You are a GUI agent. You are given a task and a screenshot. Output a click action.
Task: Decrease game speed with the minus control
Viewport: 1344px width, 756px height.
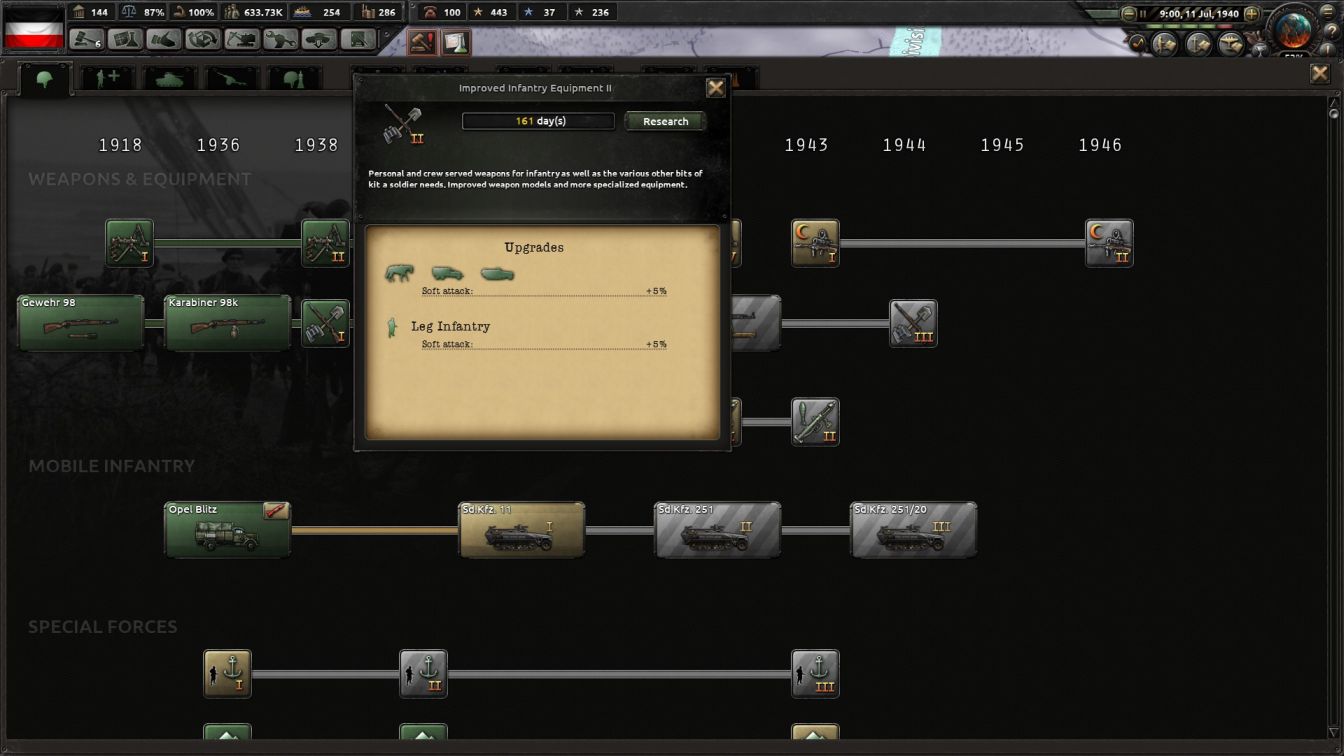pyautogui.click(x=1129, y=13)
